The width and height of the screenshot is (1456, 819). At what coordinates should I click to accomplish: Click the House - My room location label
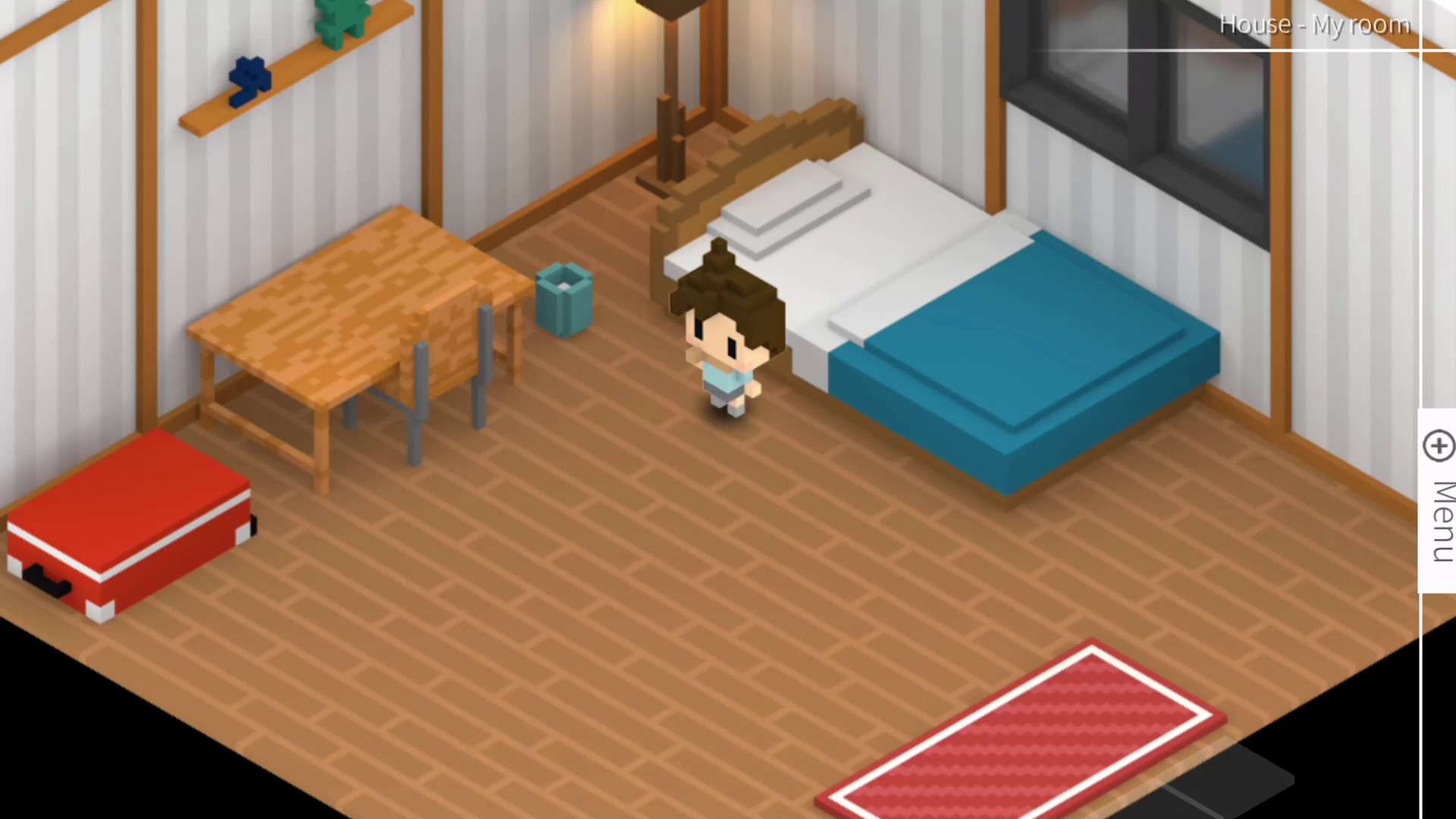point(1316,24)
